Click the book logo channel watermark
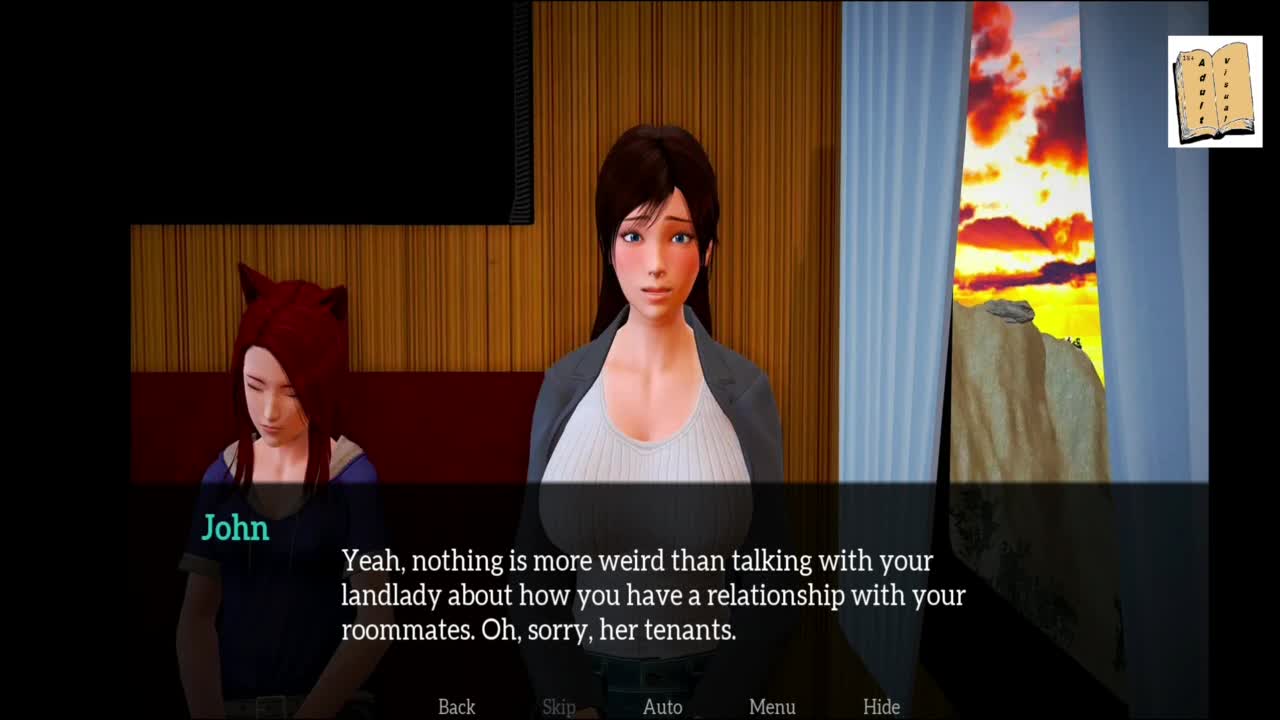Viewport: 1280px width, 720px height. tap(1214, 92)
